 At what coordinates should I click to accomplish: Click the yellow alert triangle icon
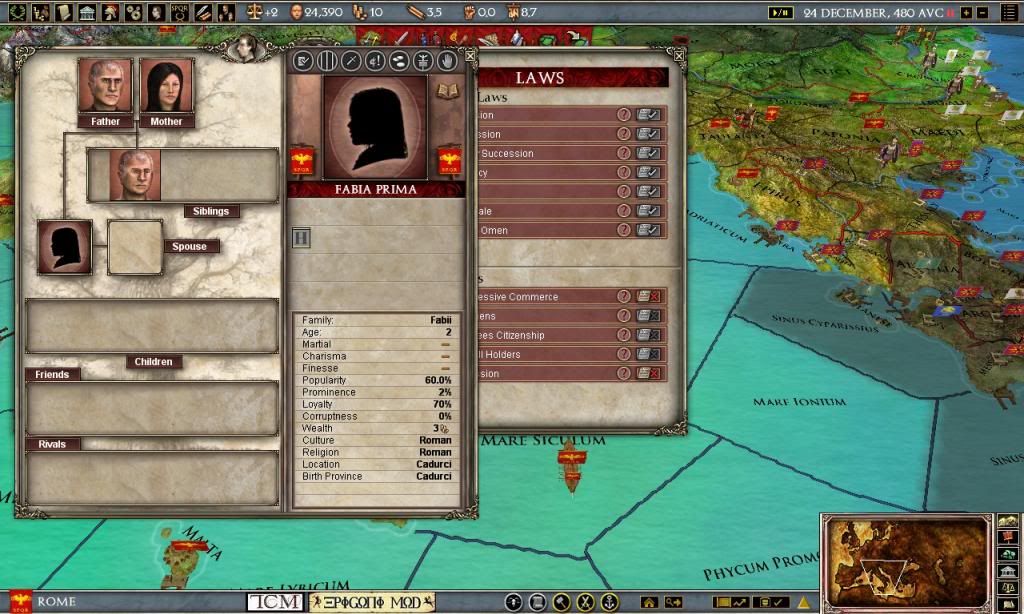802,602
